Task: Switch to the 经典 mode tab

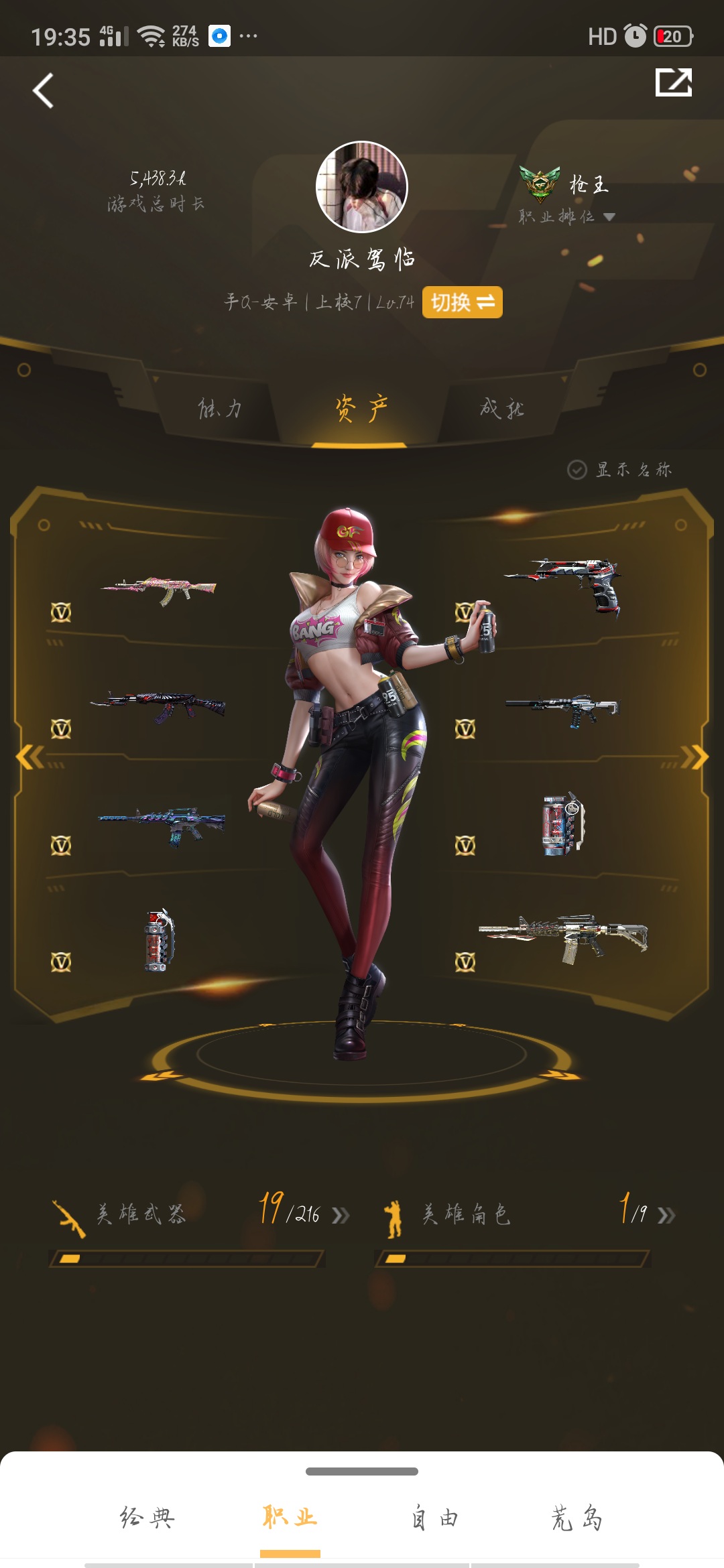Action: [x=147, y=1518]
